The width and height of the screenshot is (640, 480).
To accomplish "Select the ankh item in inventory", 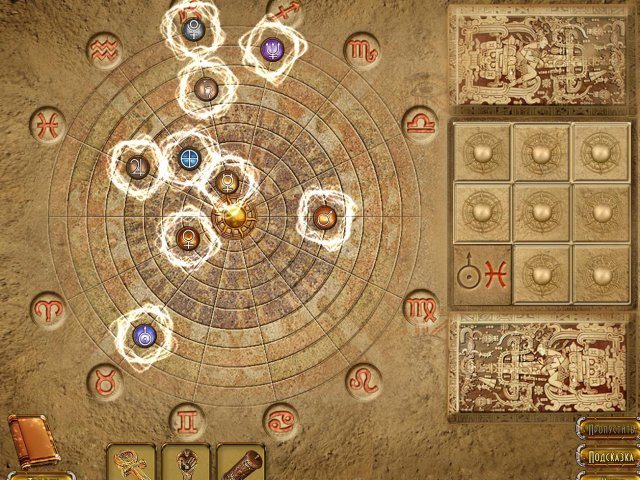I will [130, 462].
